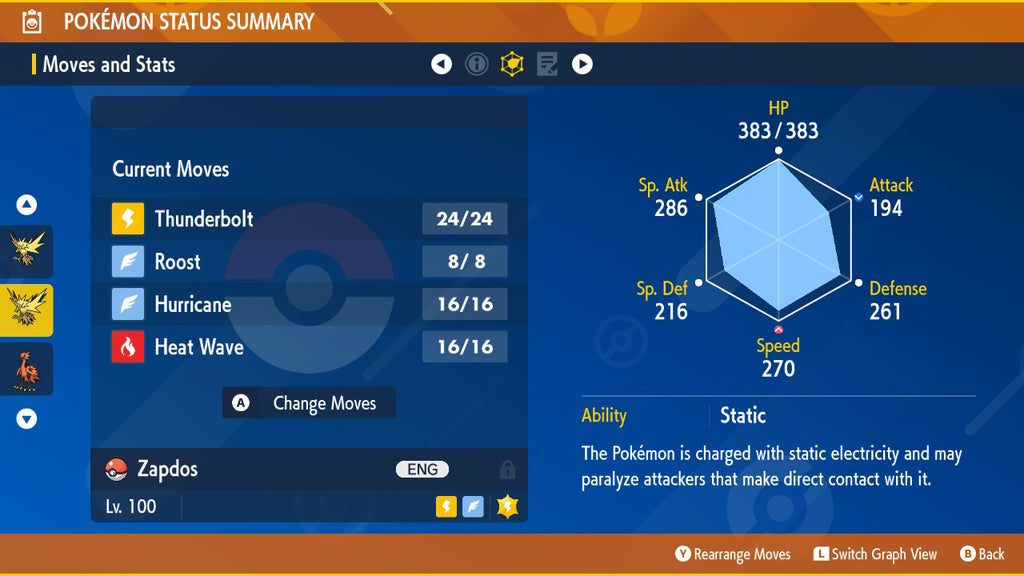Select the Moves and Stats hexagon tab
The height and width of the screenshot is (576, 1024).
(512, 65)
